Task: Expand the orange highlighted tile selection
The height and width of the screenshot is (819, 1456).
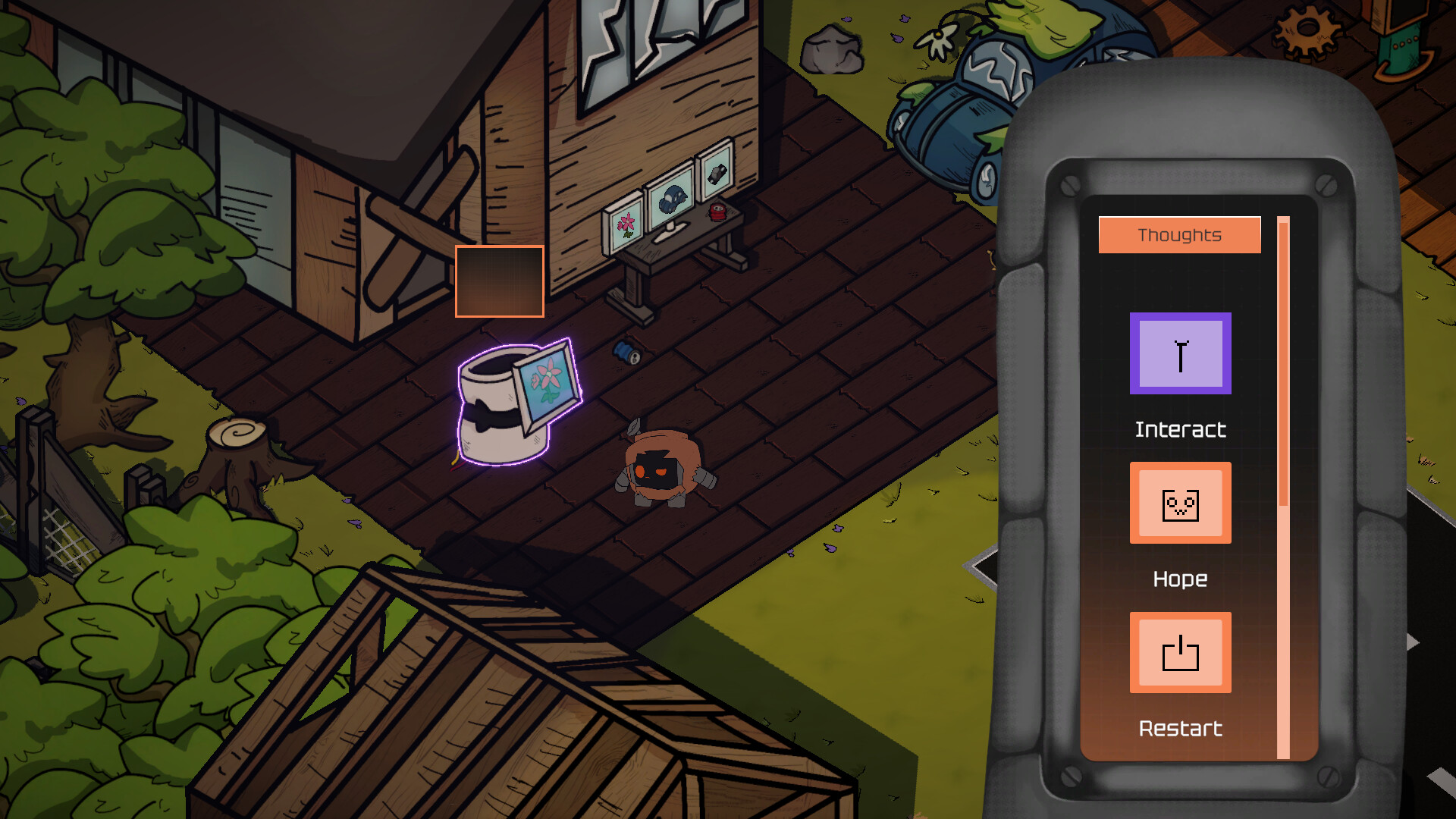Action: (x=500, y=282)
